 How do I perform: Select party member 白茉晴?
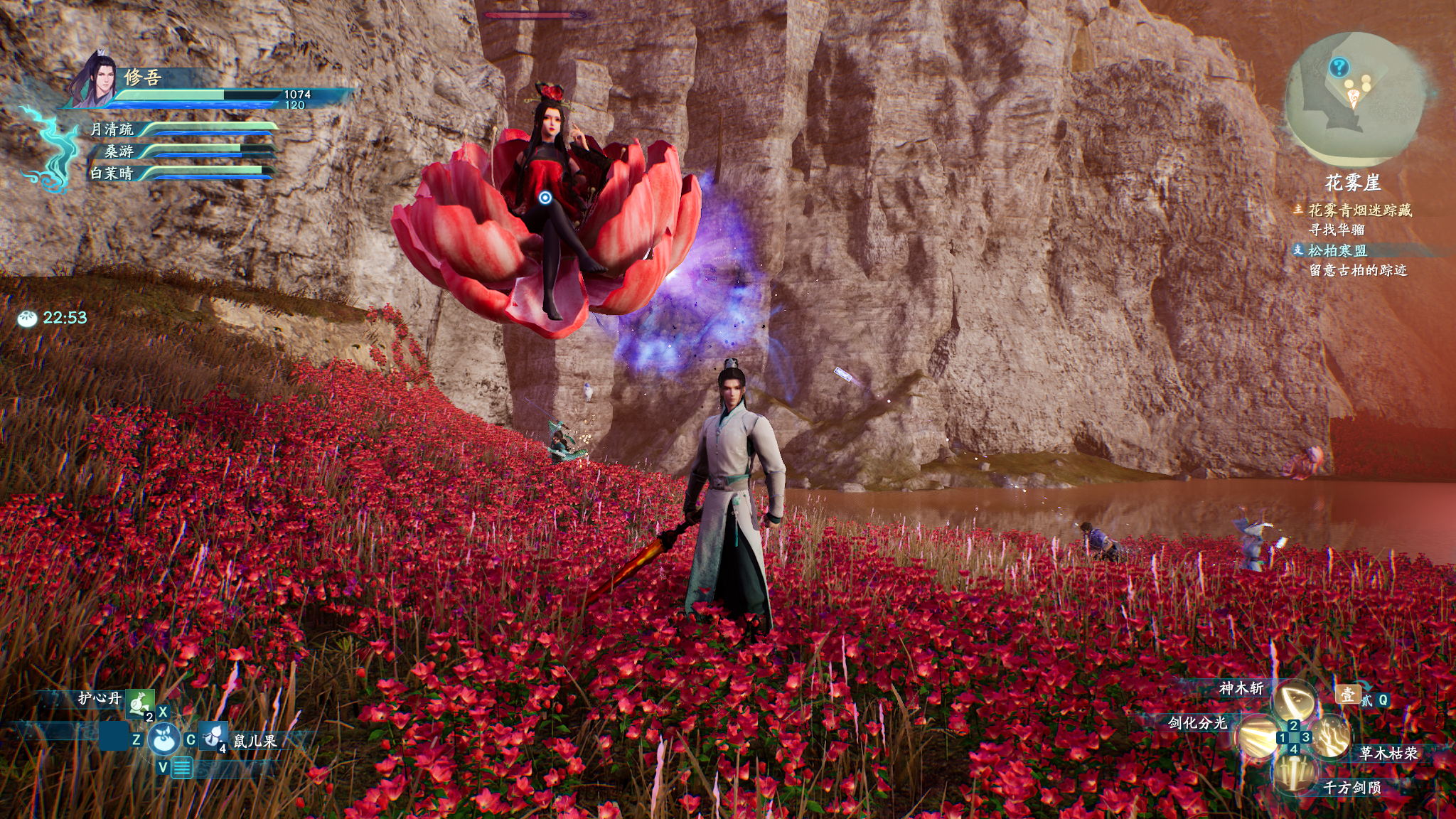click(x=112, y=173)
